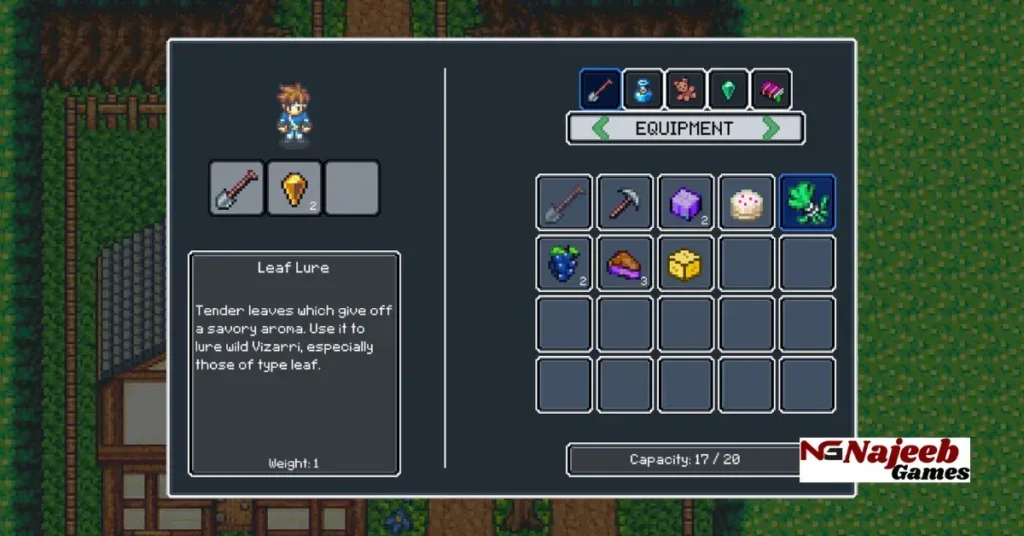Select the shovel in the inventory grid
Viewport: 1024px width, 536px height.
tap(564, 203)
